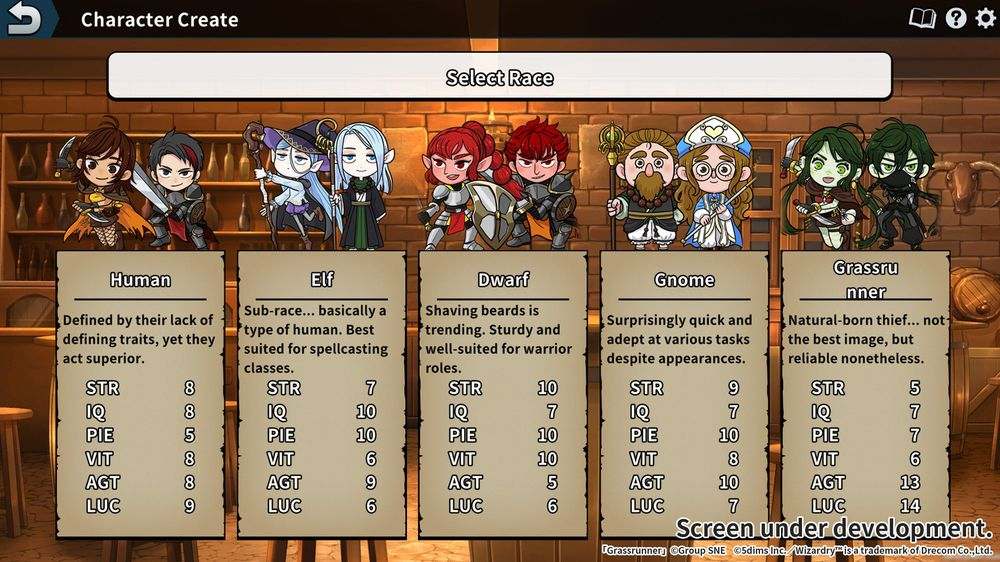Open the gear settings menu
Image resolution: width=1000 pixels, height=562 pixels.
(x=985, y=18)
